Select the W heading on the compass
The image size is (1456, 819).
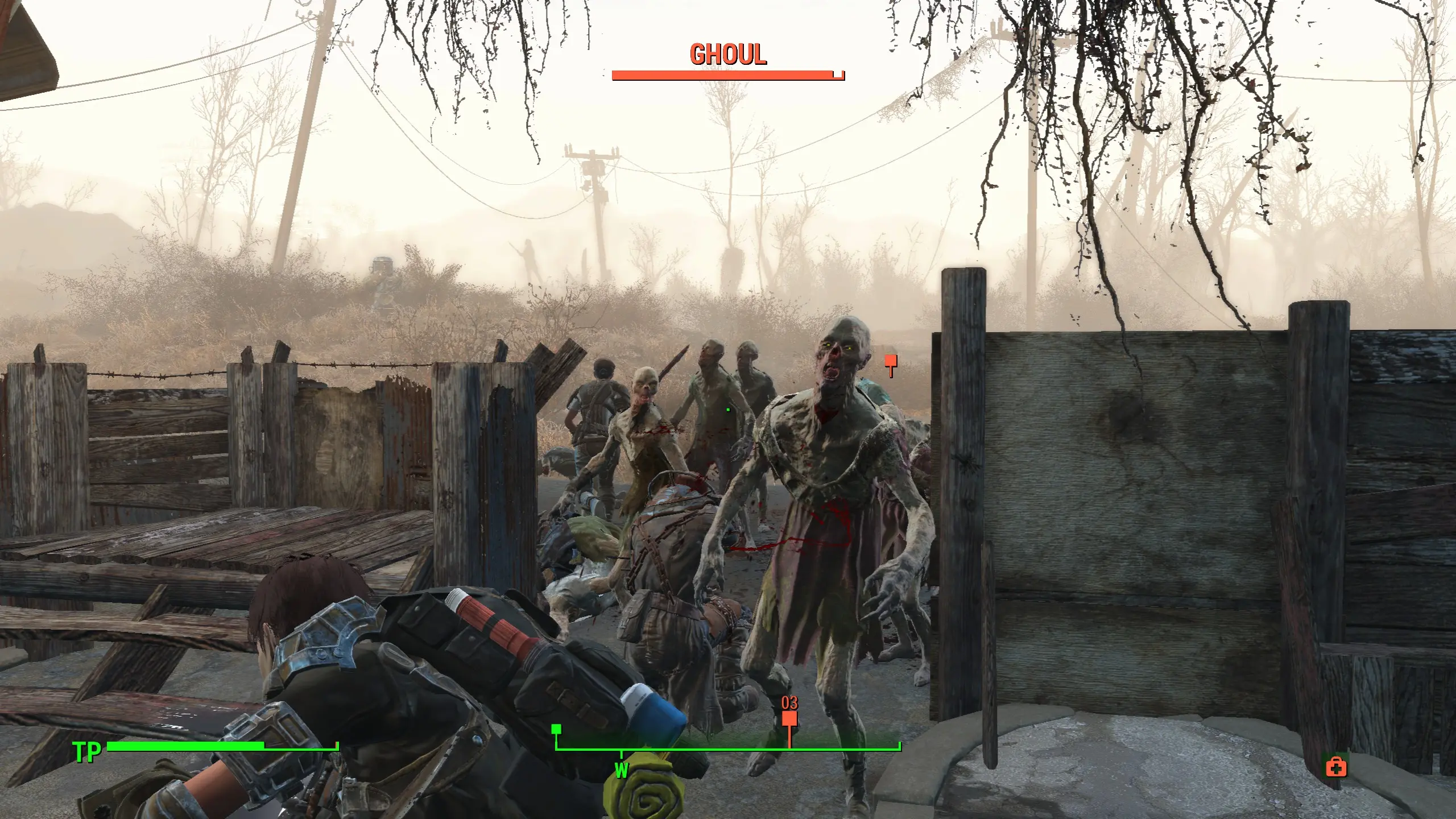(x=622, y=771)
